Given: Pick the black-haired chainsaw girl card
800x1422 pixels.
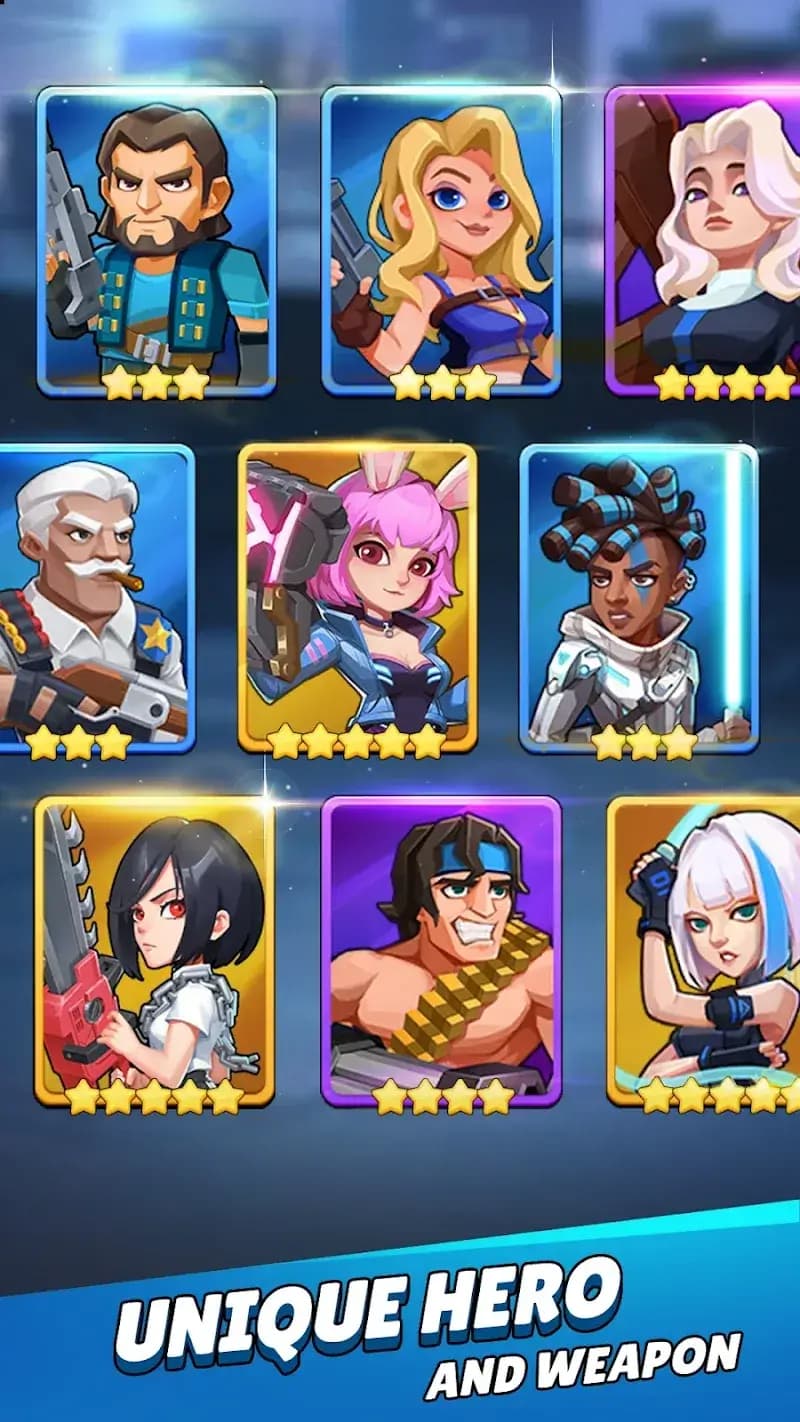Looking at the screenshot, I should (x=155, y=950).
